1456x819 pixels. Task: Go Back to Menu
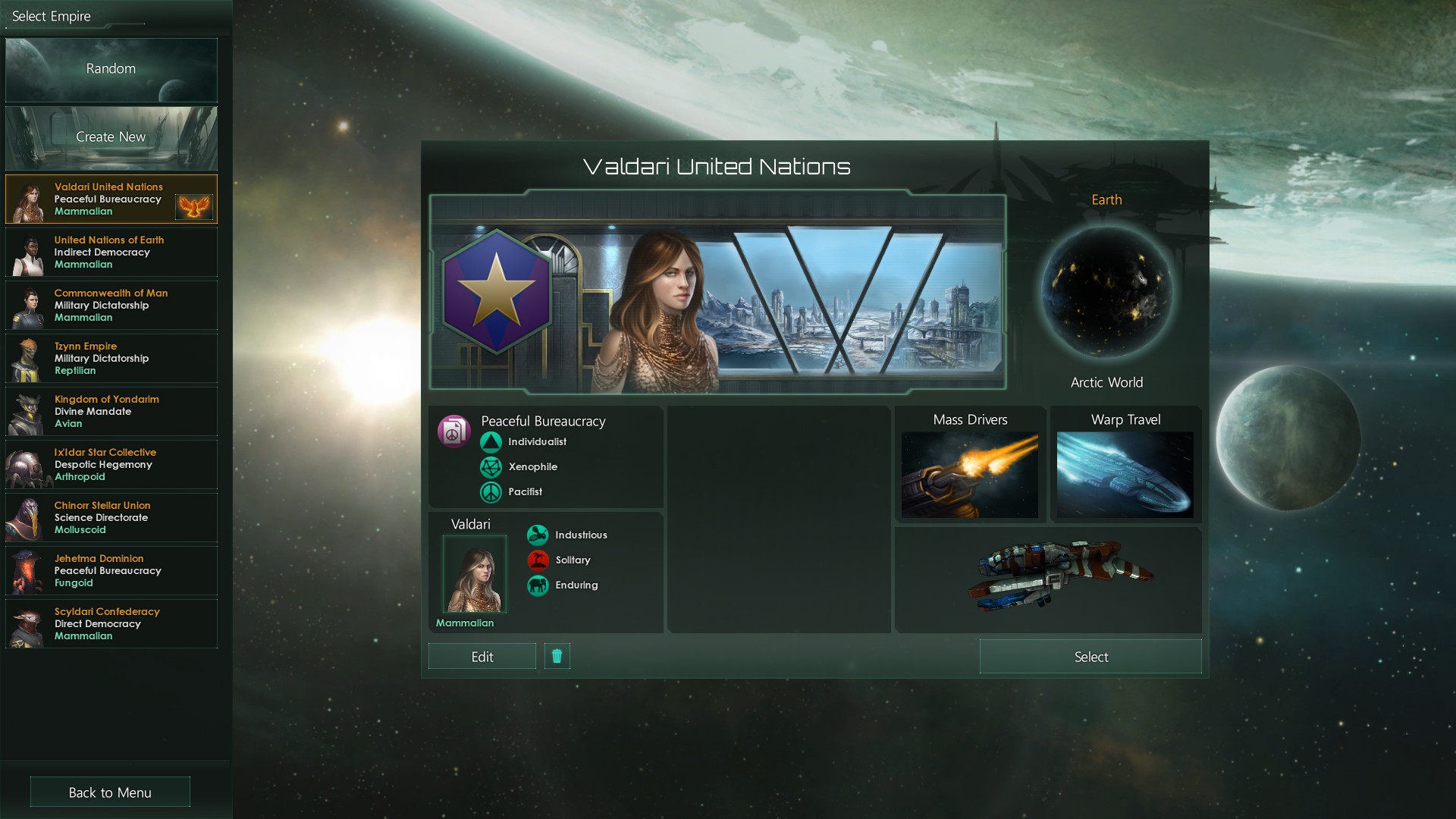coord(110,792)
